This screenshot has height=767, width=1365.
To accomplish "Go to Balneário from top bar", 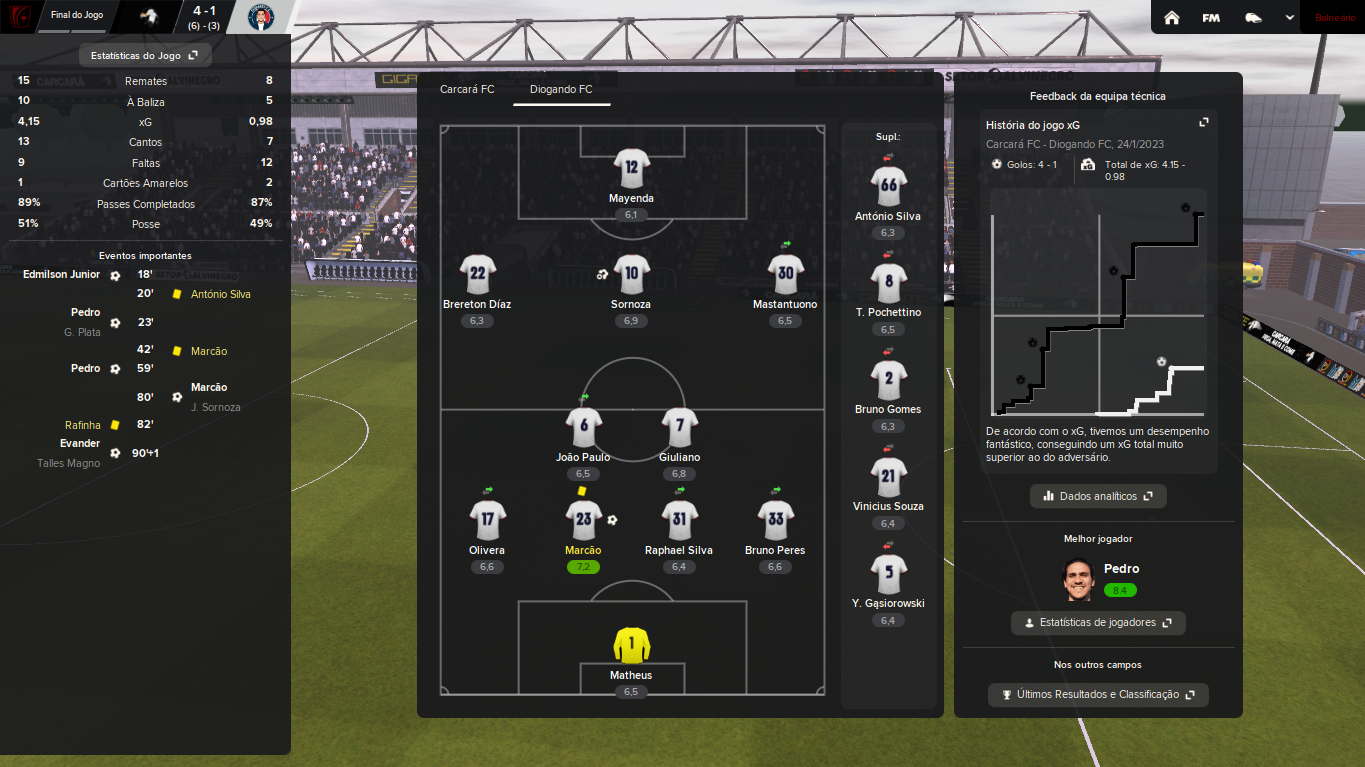I will coord(1335,17).
